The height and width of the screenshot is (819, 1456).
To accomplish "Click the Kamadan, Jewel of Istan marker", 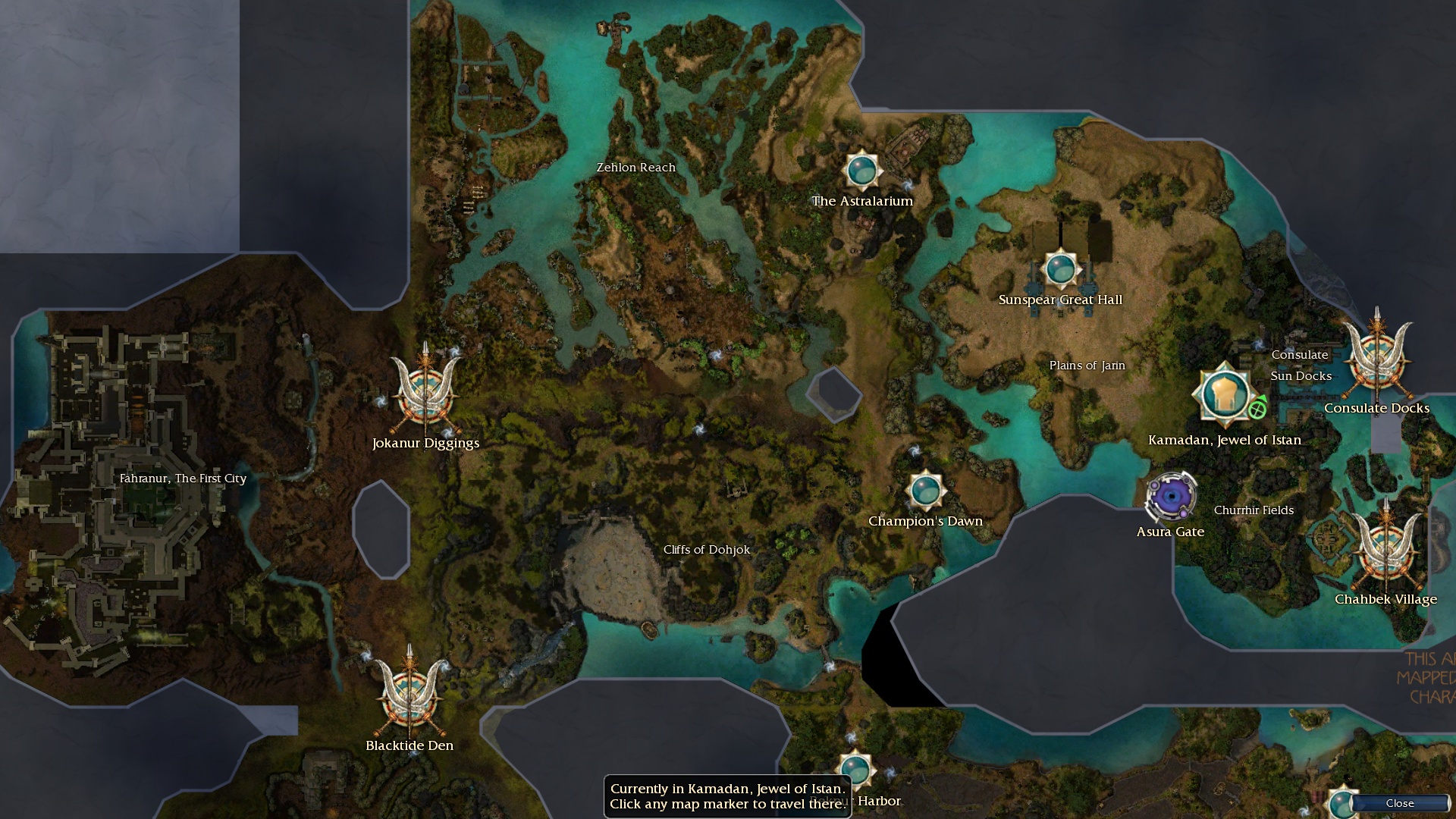I will [x=1224, y=394].
